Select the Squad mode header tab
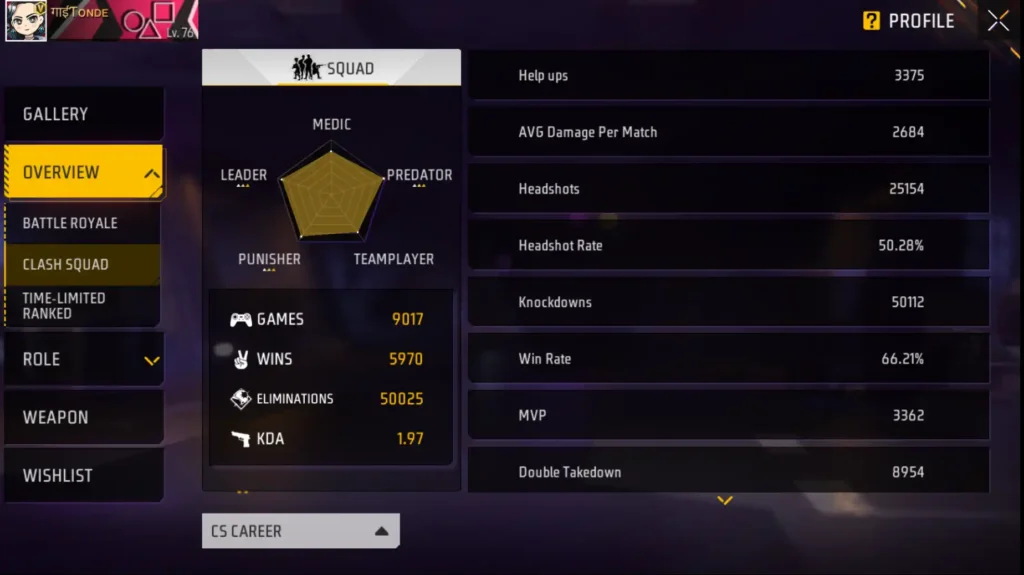Image resolution: width=1024 pixels, height=575 pixels. [331, 68]
